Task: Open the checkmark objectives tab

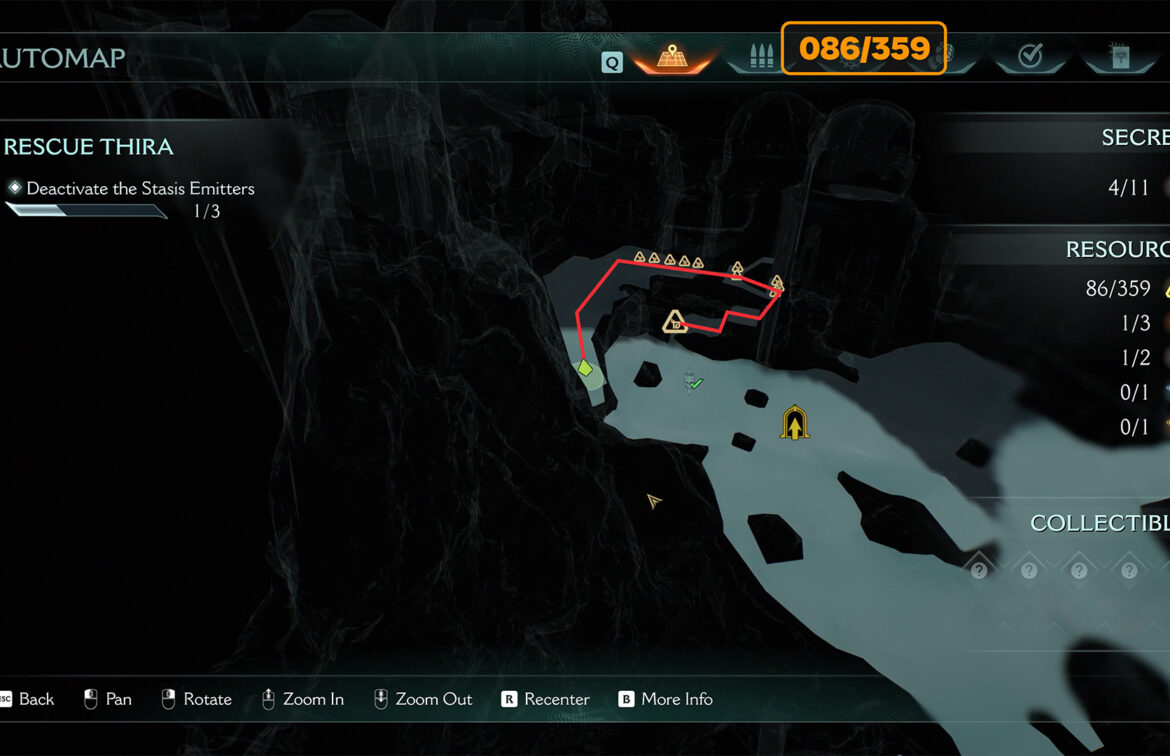Action: tap(1030, 56)
